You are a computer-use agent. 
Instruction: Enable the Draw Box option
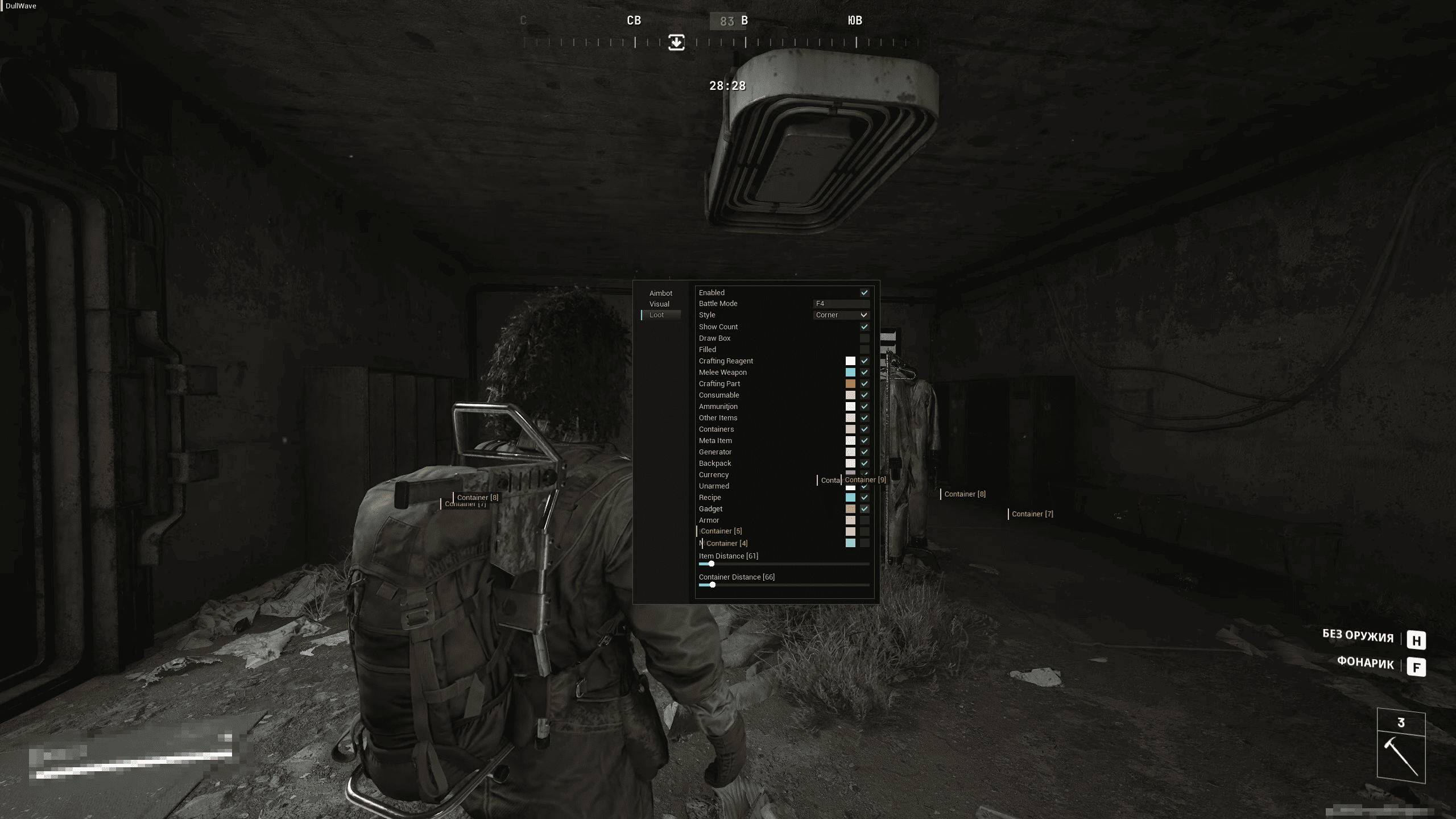(x=864, y=338)
